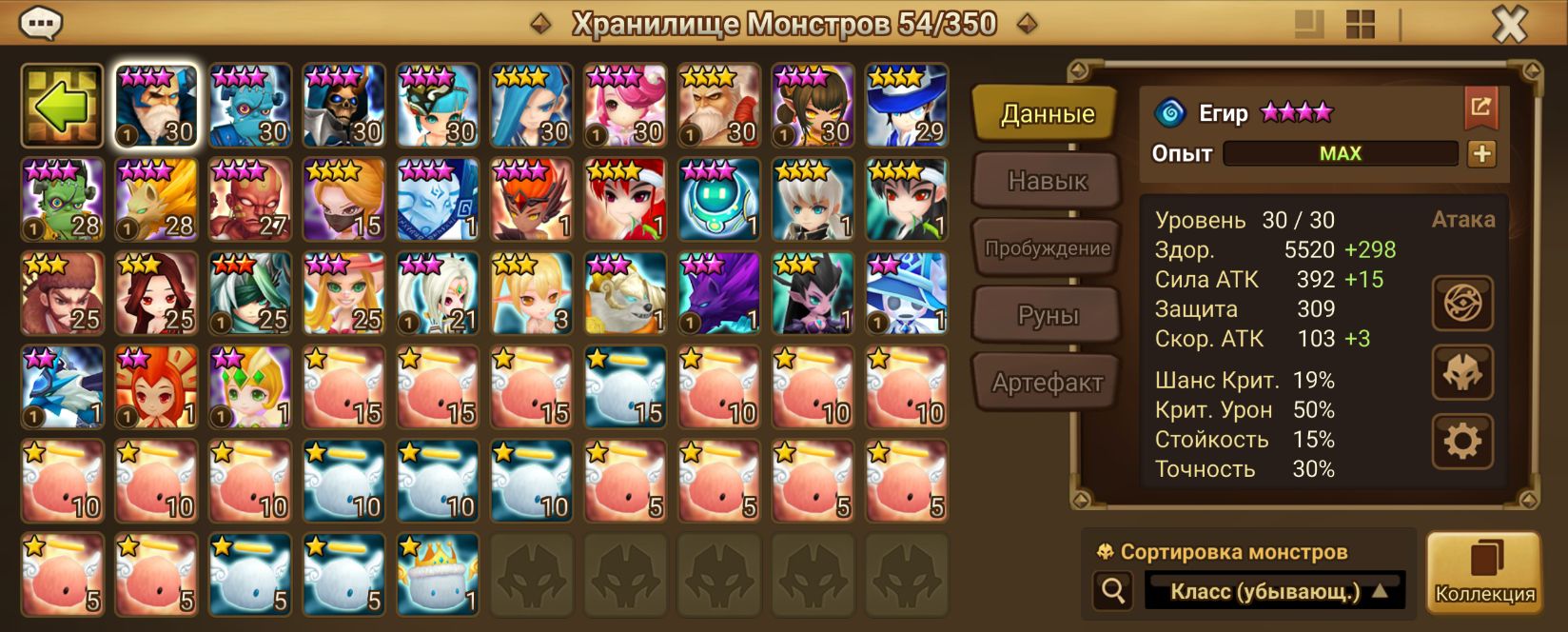Open the gear settings button
Viewport: 1568px width, 632px height.
(x=1462, y=441)
